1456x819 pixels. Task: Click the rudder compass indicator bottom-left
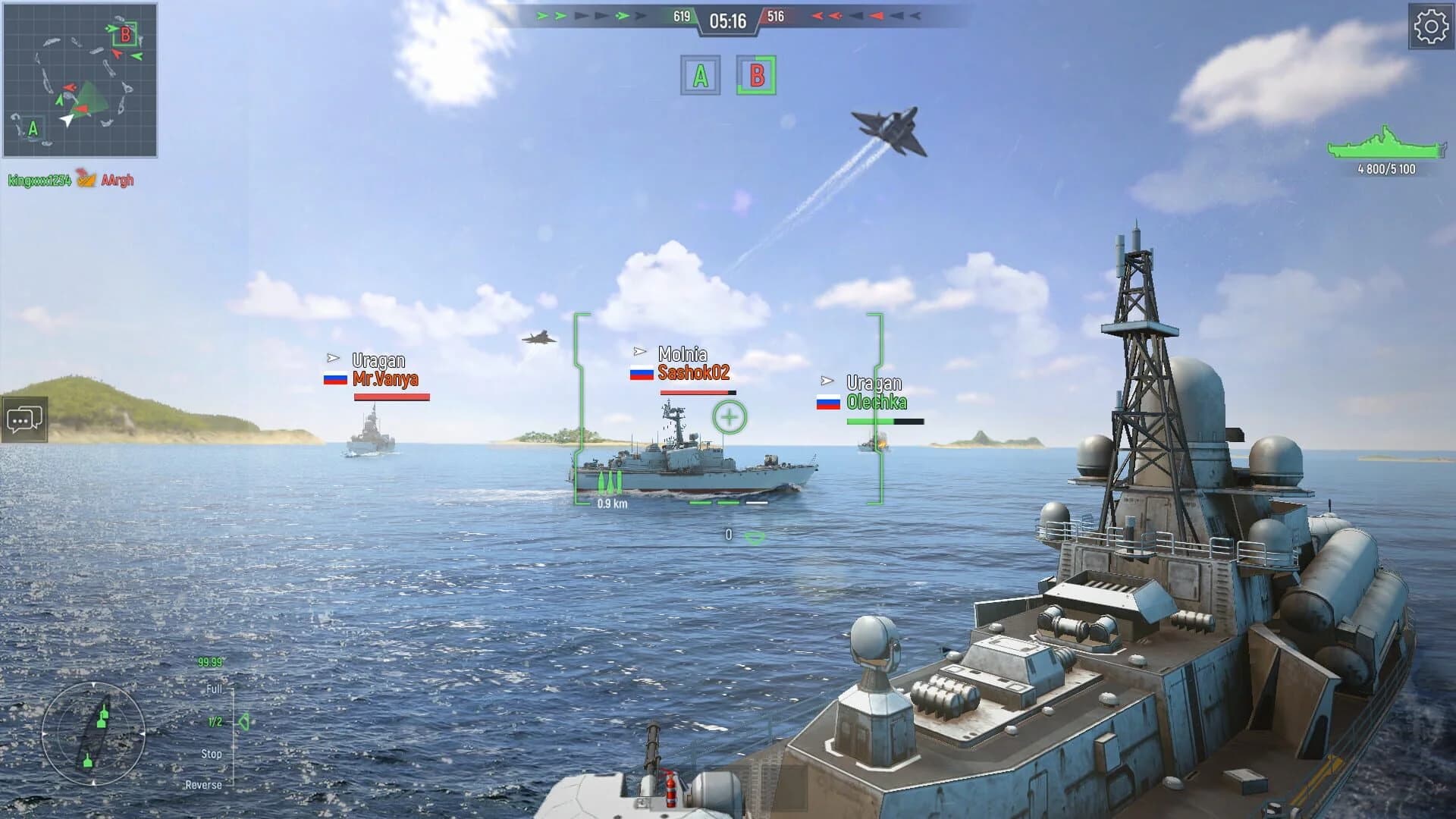93,734
